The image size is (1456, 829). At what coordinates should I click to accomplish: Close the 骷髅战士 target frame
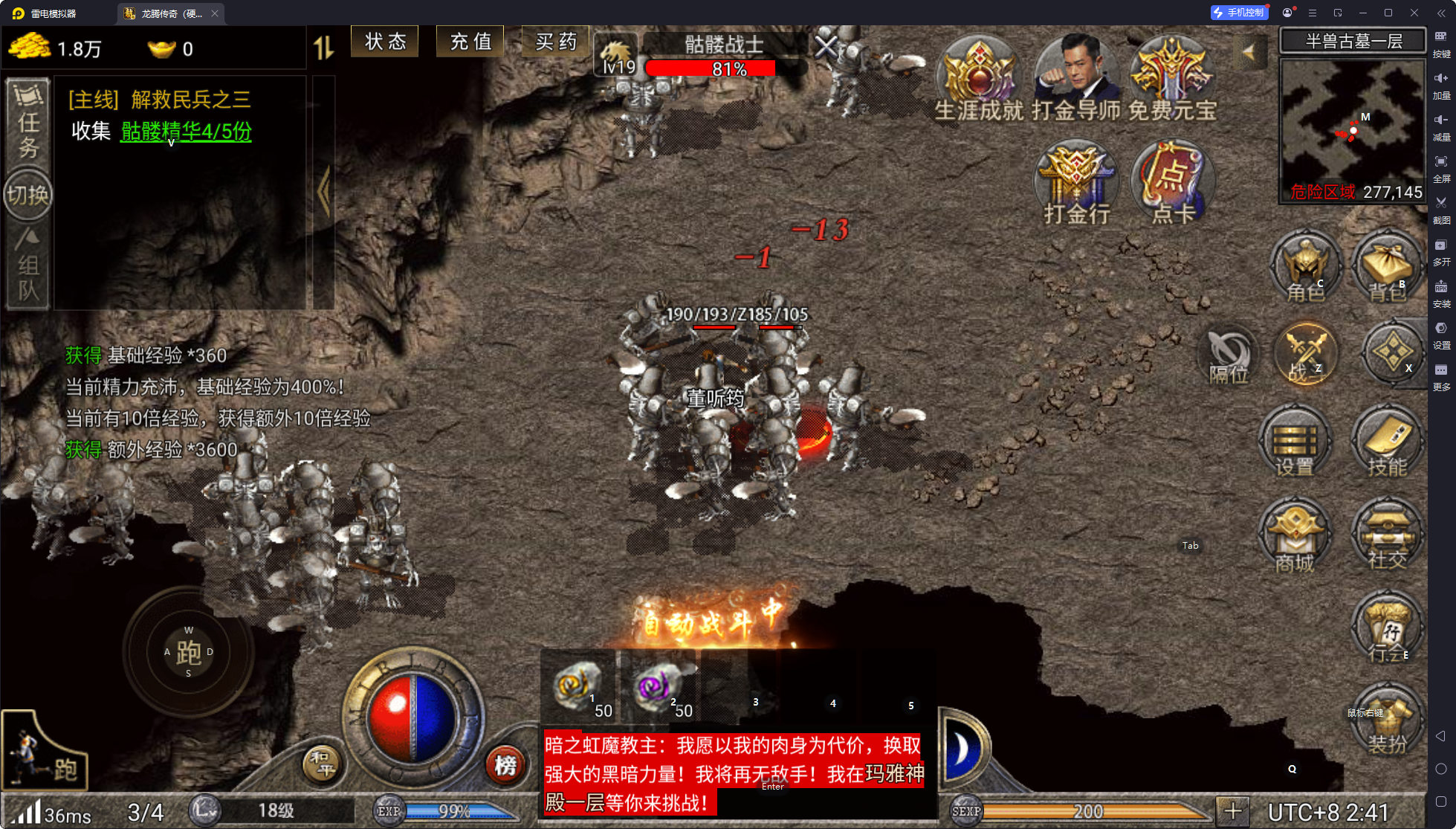click(x=826, y=48)
